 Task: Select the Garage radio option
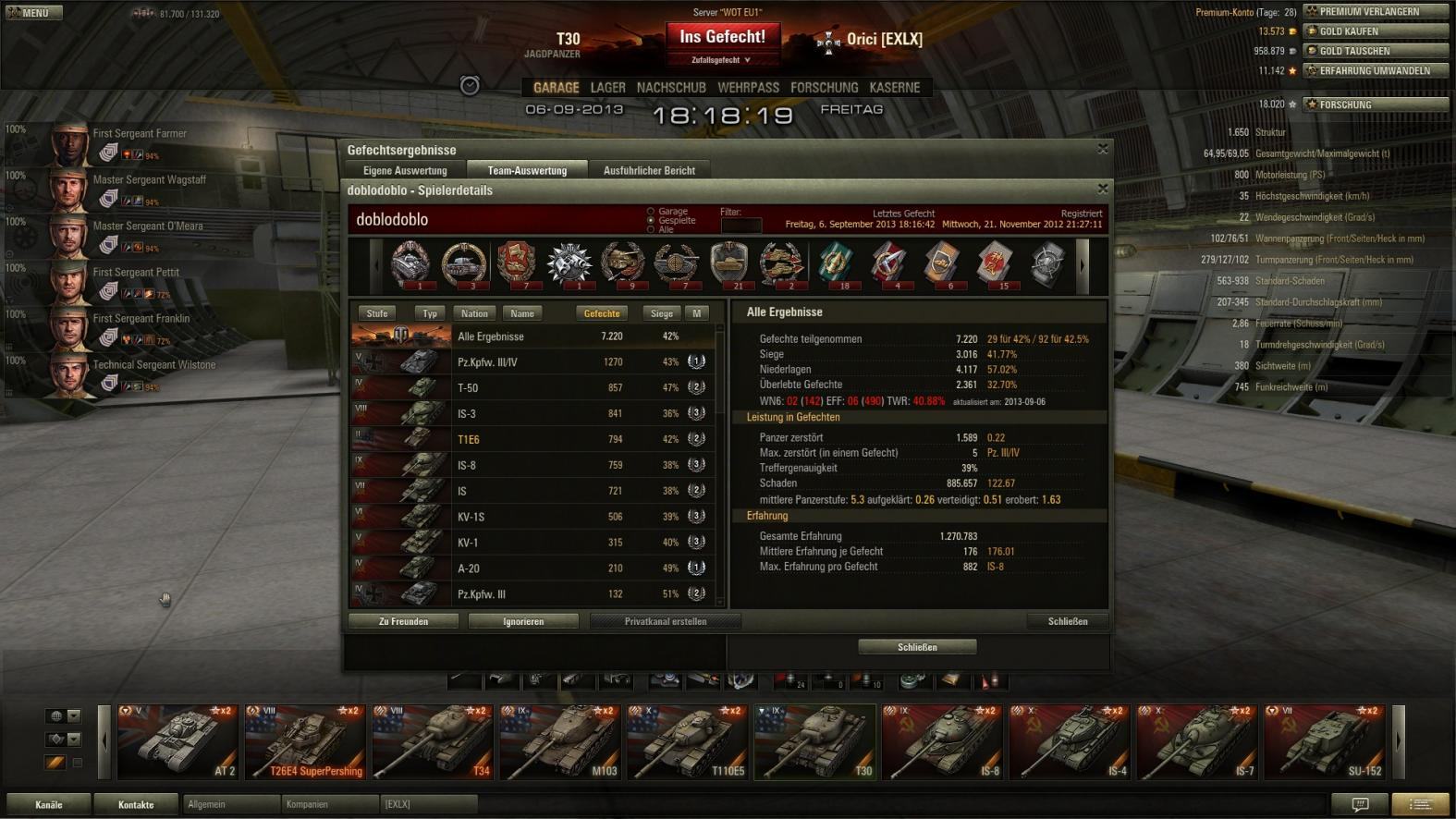pos(651,212)
